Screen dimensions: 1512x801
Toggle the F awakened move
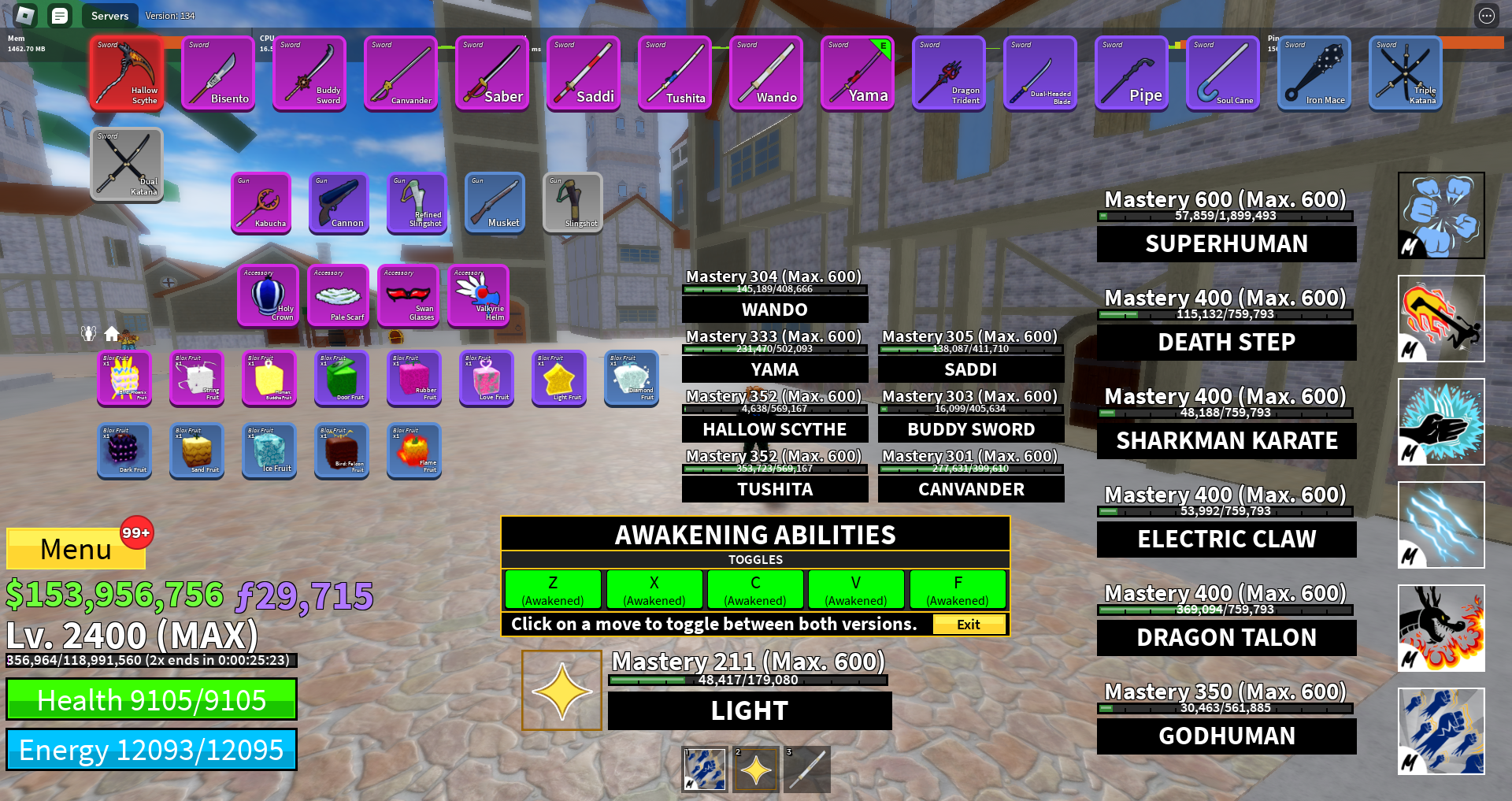958,590
